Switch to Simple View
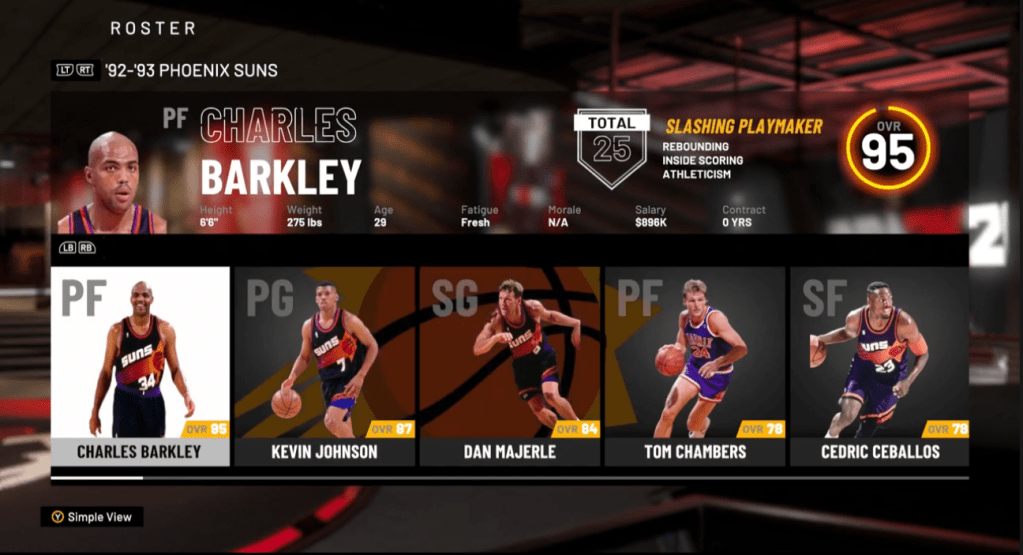 pyautogui.click(x=92, y=517)
